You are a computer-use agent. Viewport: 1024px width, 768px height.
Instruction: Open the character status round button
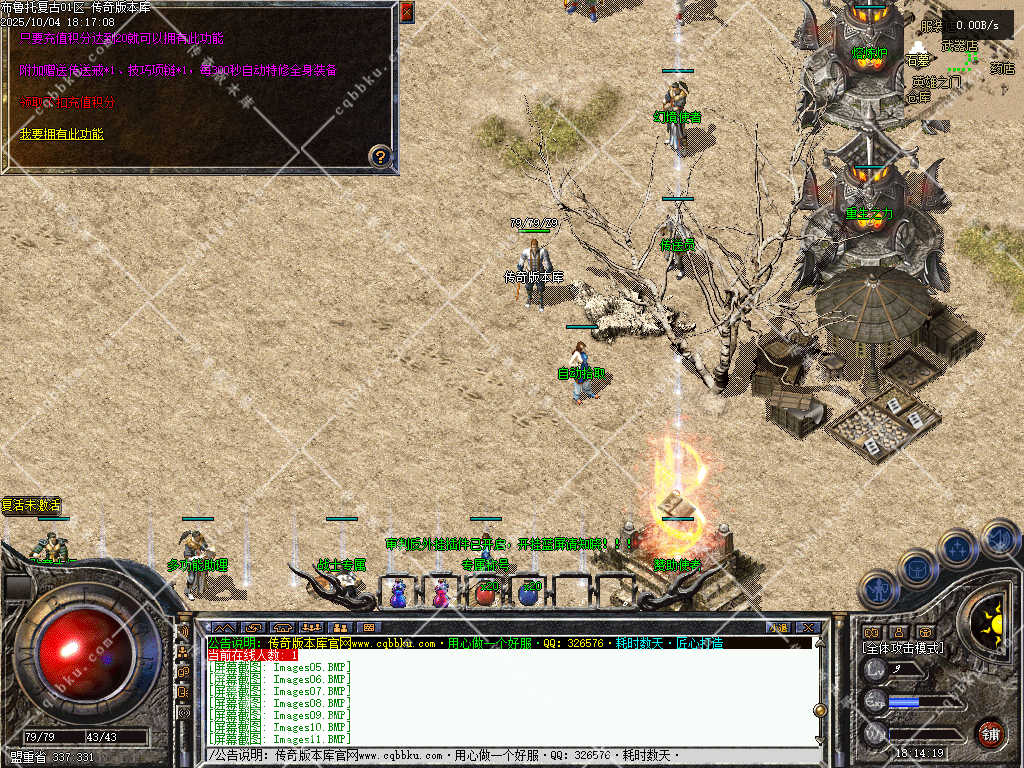878,590
